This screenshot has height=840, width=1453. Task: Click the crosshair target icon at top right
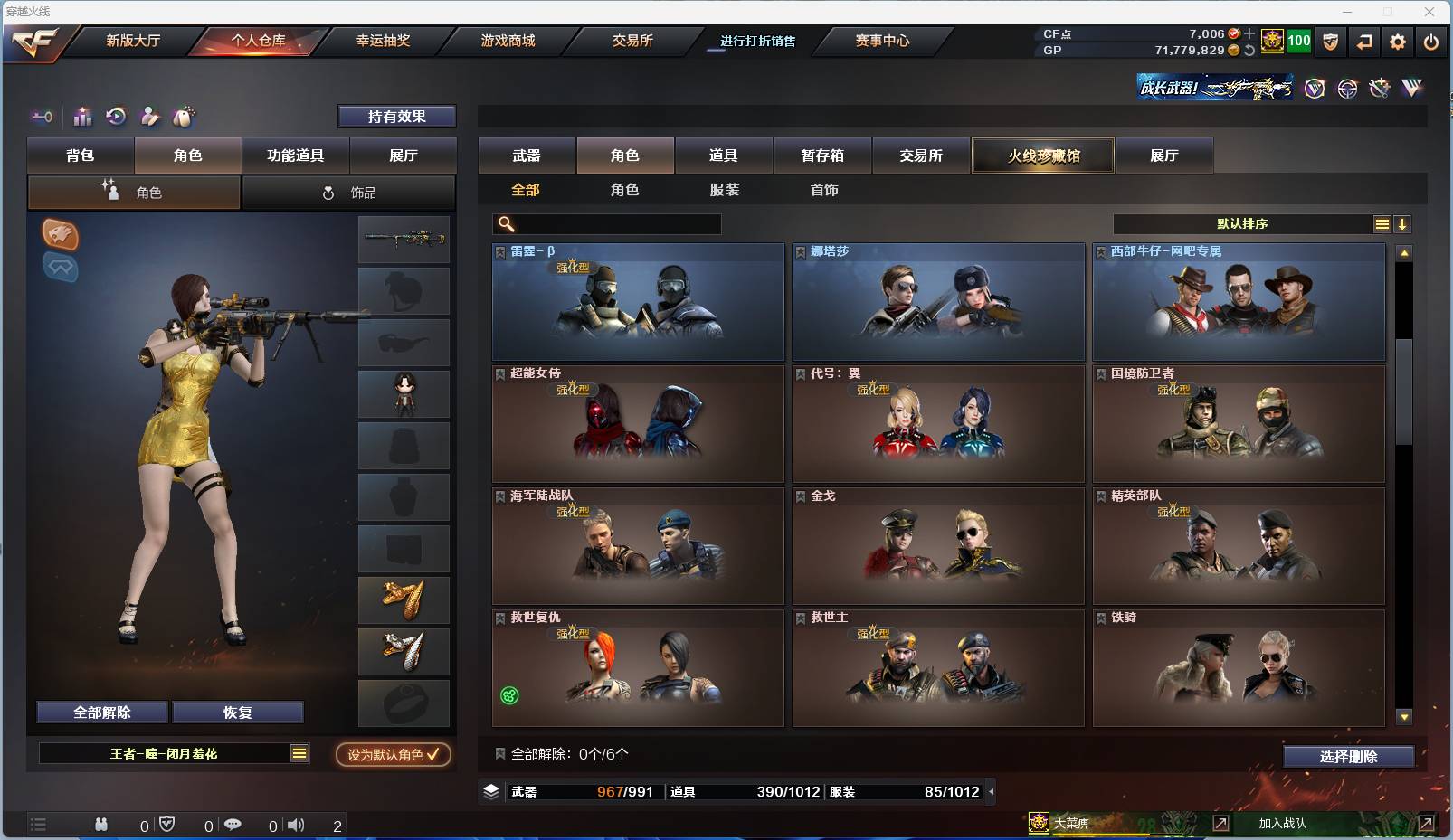tap(1347, 89)
